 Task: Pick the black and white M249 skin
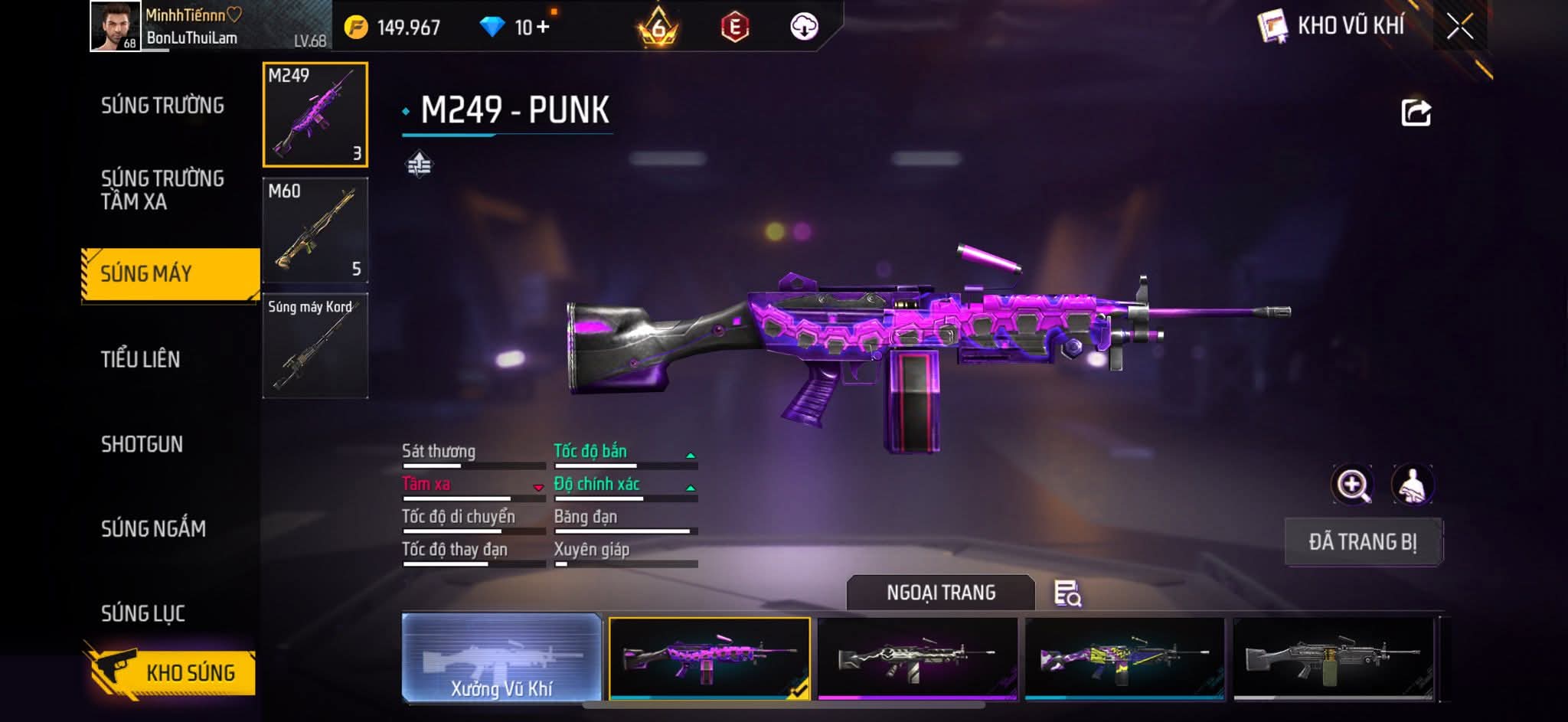pos(917,658)
